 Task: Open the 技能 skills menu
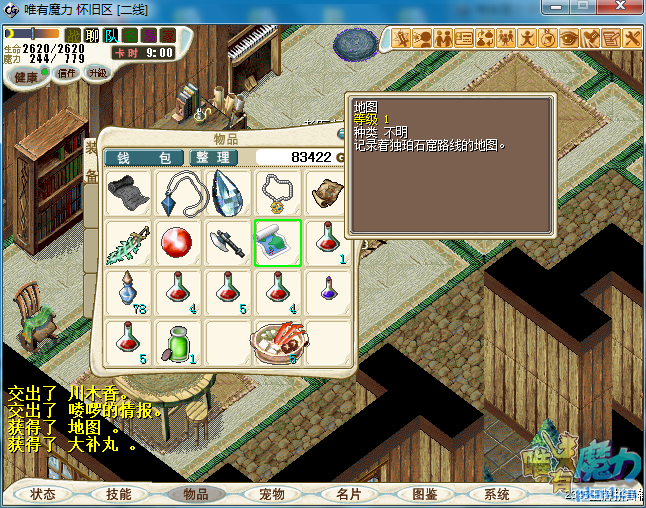coord(118,494)
